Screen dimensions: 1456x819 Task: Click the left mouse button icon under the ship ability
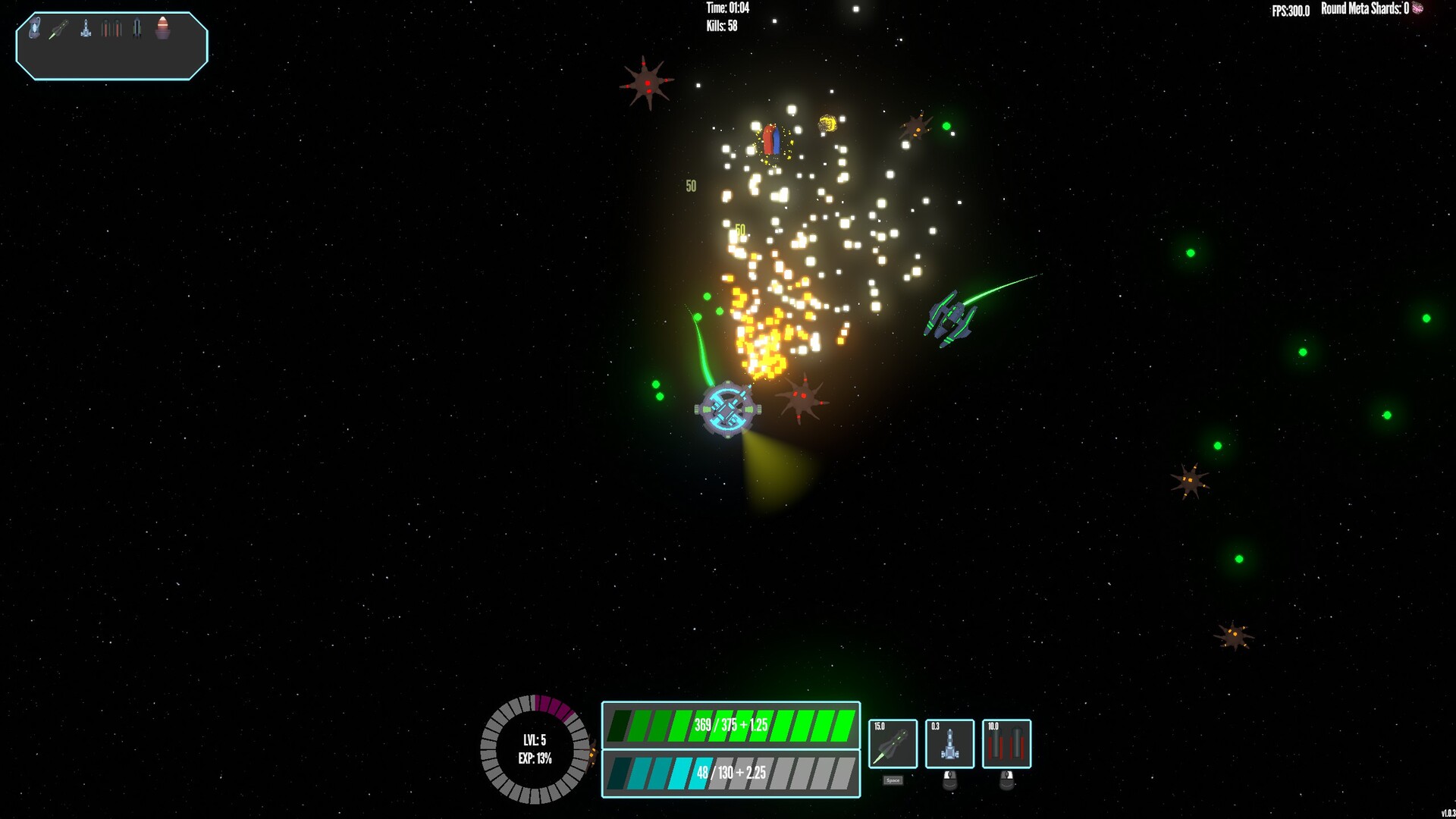pyautogui.click(x=949, y=780)
